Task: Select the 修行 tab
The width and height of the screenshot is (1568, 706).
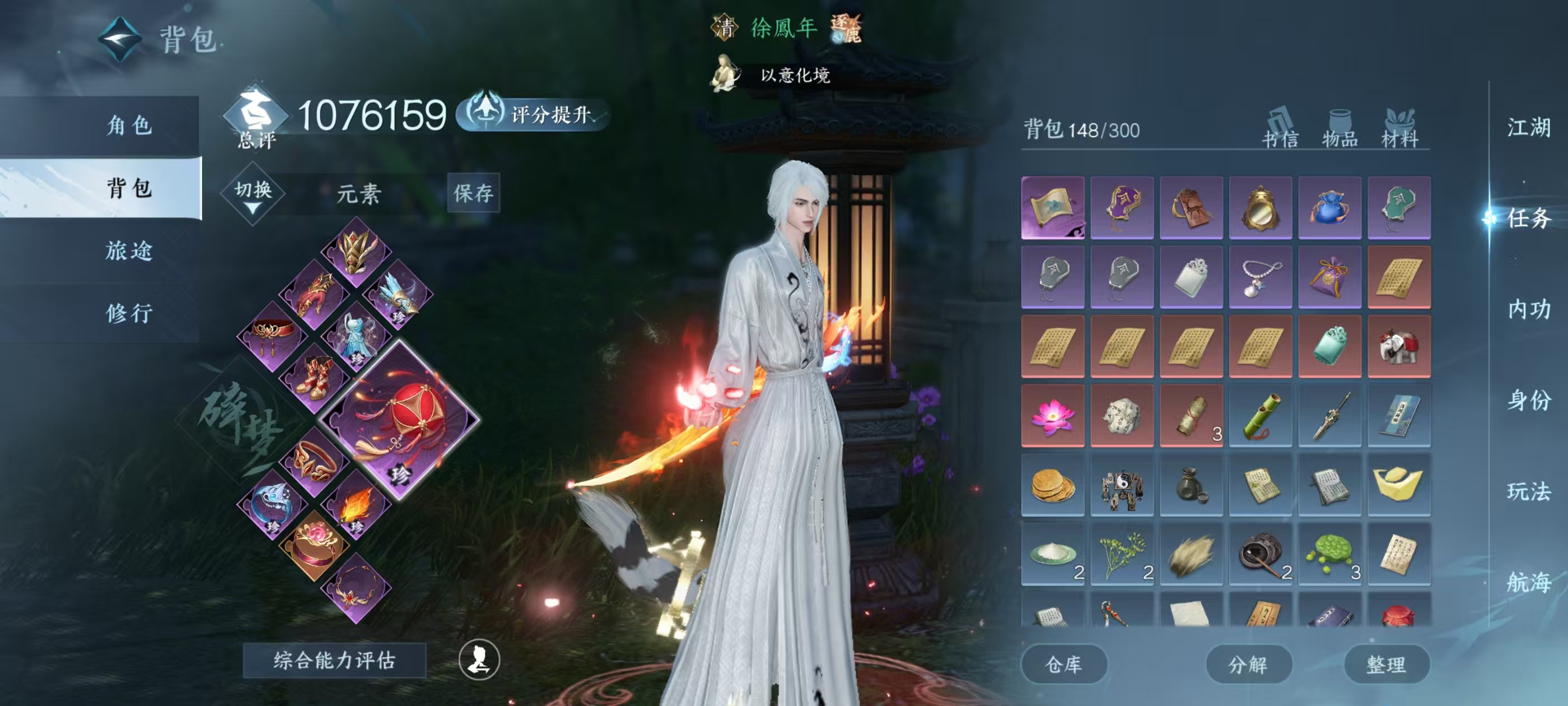Action: point(129,313)
